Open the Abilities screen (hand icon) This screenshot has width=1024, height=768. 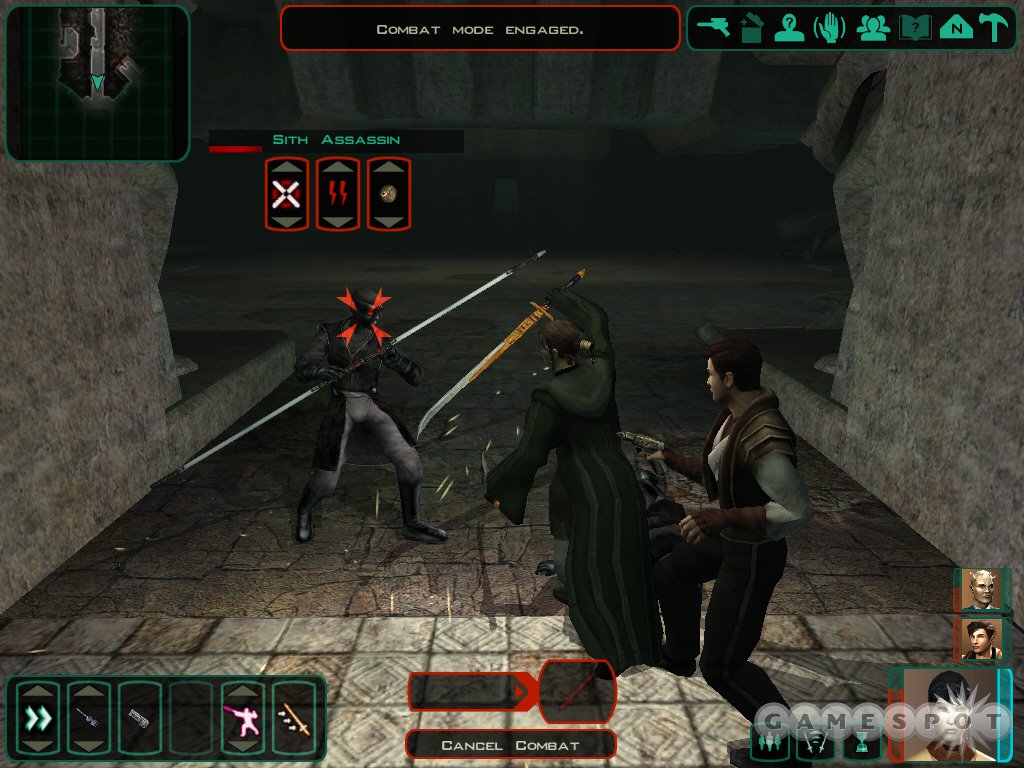tap(829, 28)
